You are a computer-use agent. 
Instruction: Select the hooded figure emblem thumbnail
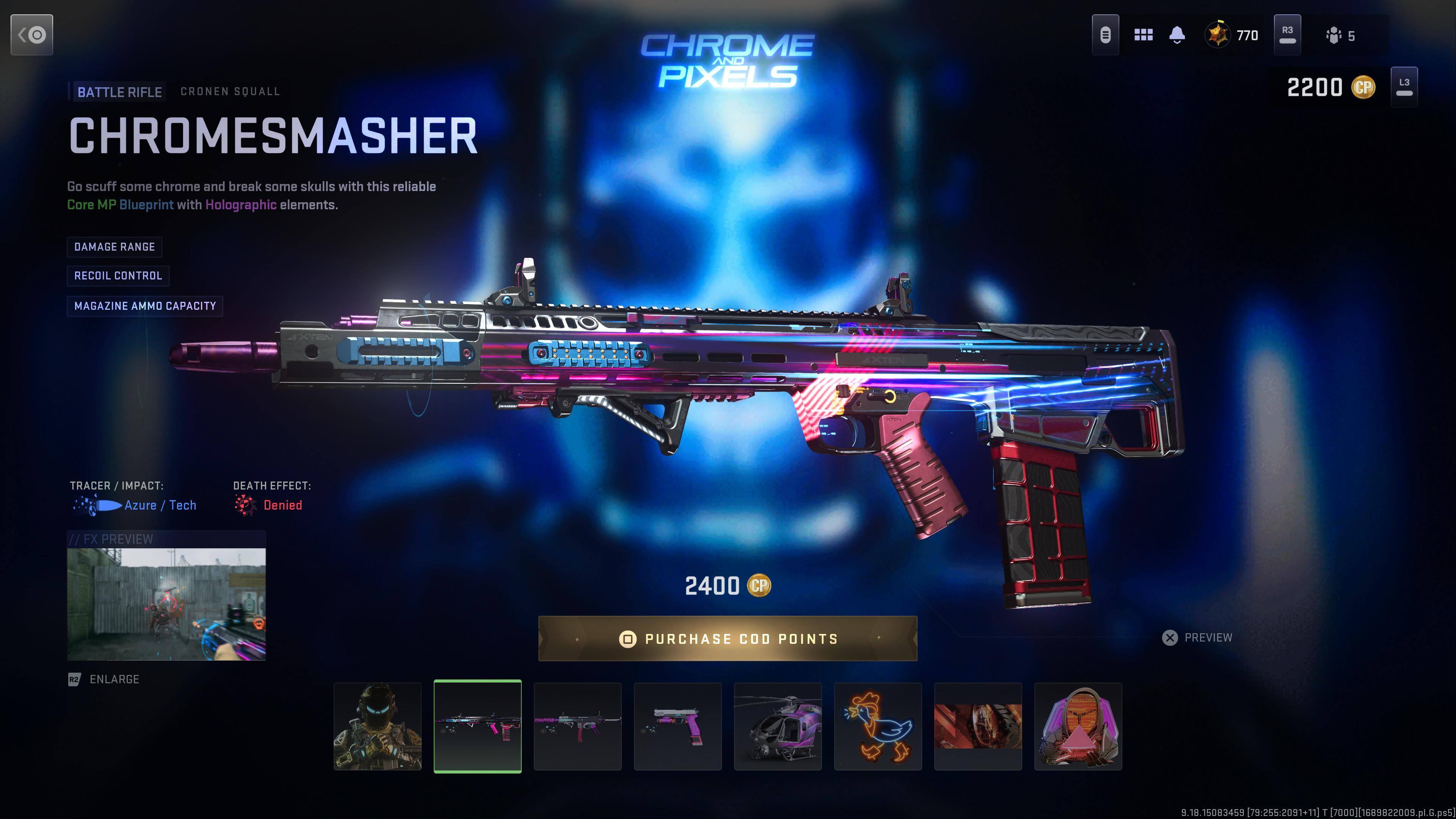pyautogui.click(x=1078, y=726)
